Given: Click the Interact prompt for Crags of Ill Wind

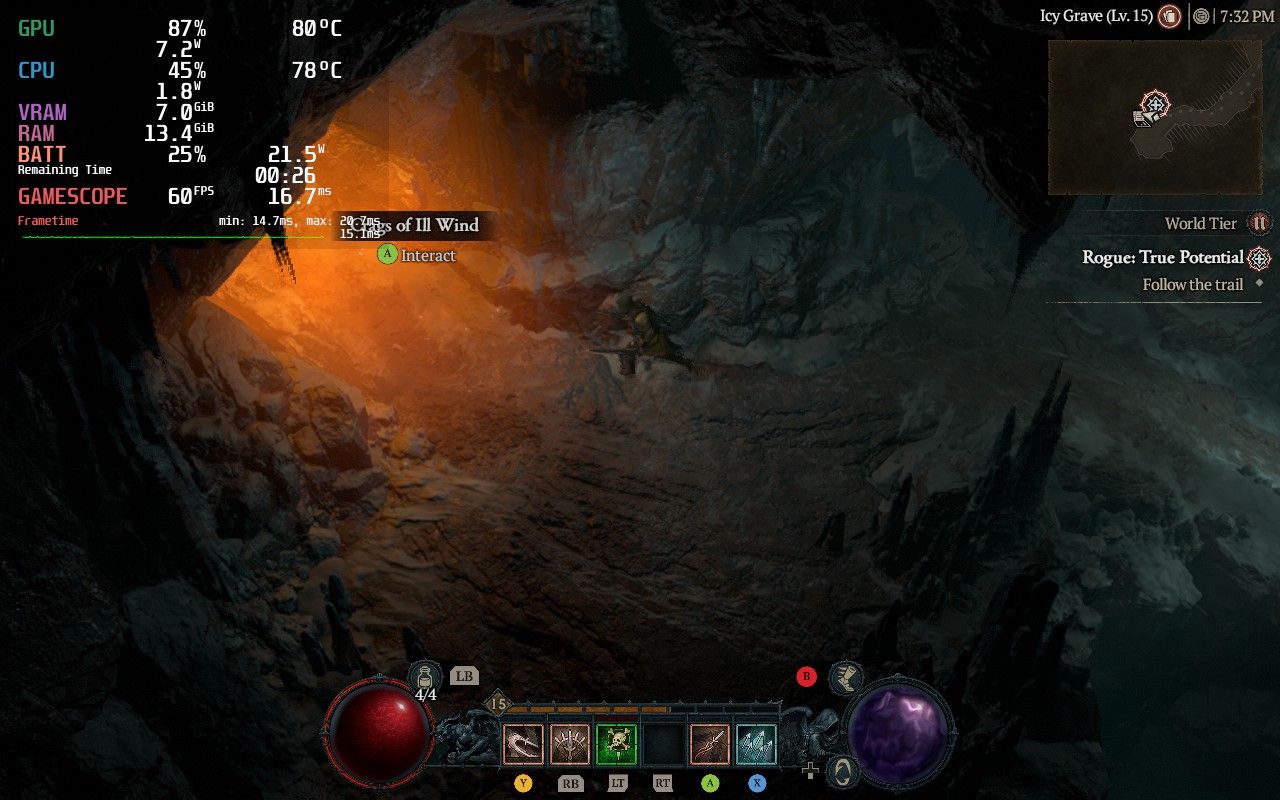Looking at the screenshot, I should (416, 255).
